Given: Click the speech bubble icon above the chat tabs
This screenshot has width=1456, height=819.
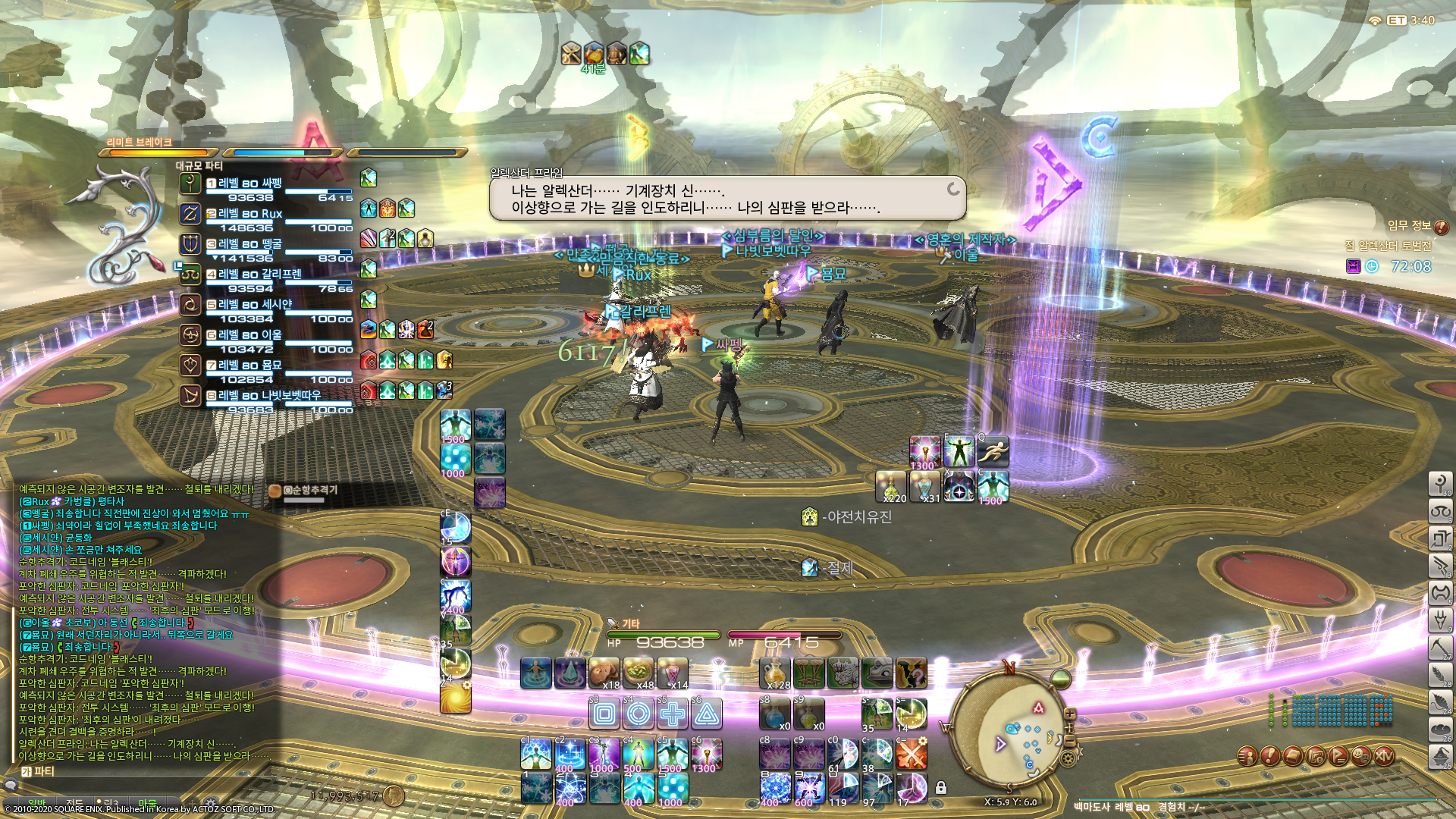Looking at the screenshot, I should click(11, 785).
